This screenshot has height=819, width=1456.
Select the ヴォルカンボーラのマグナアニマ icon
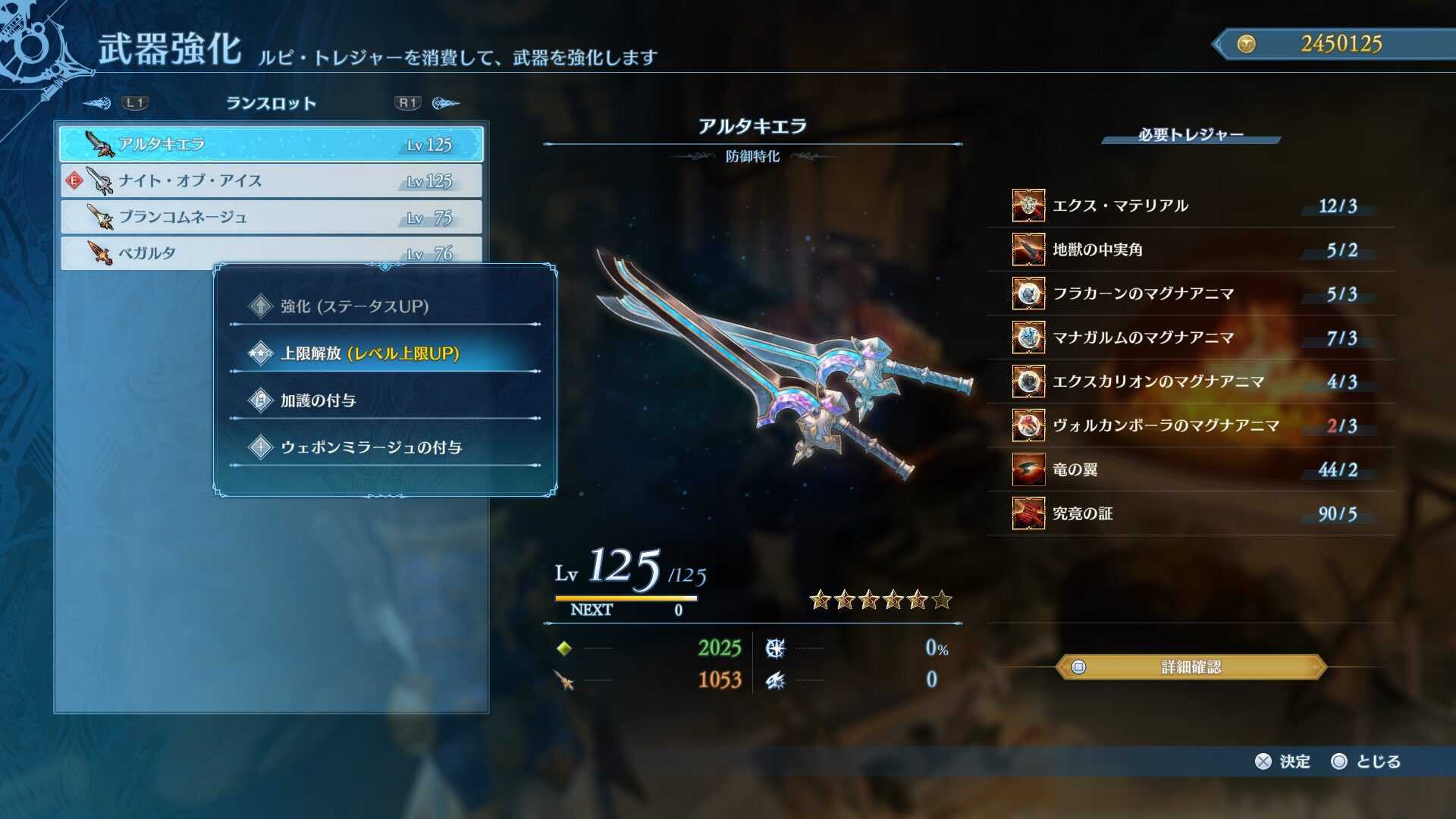1028,425
